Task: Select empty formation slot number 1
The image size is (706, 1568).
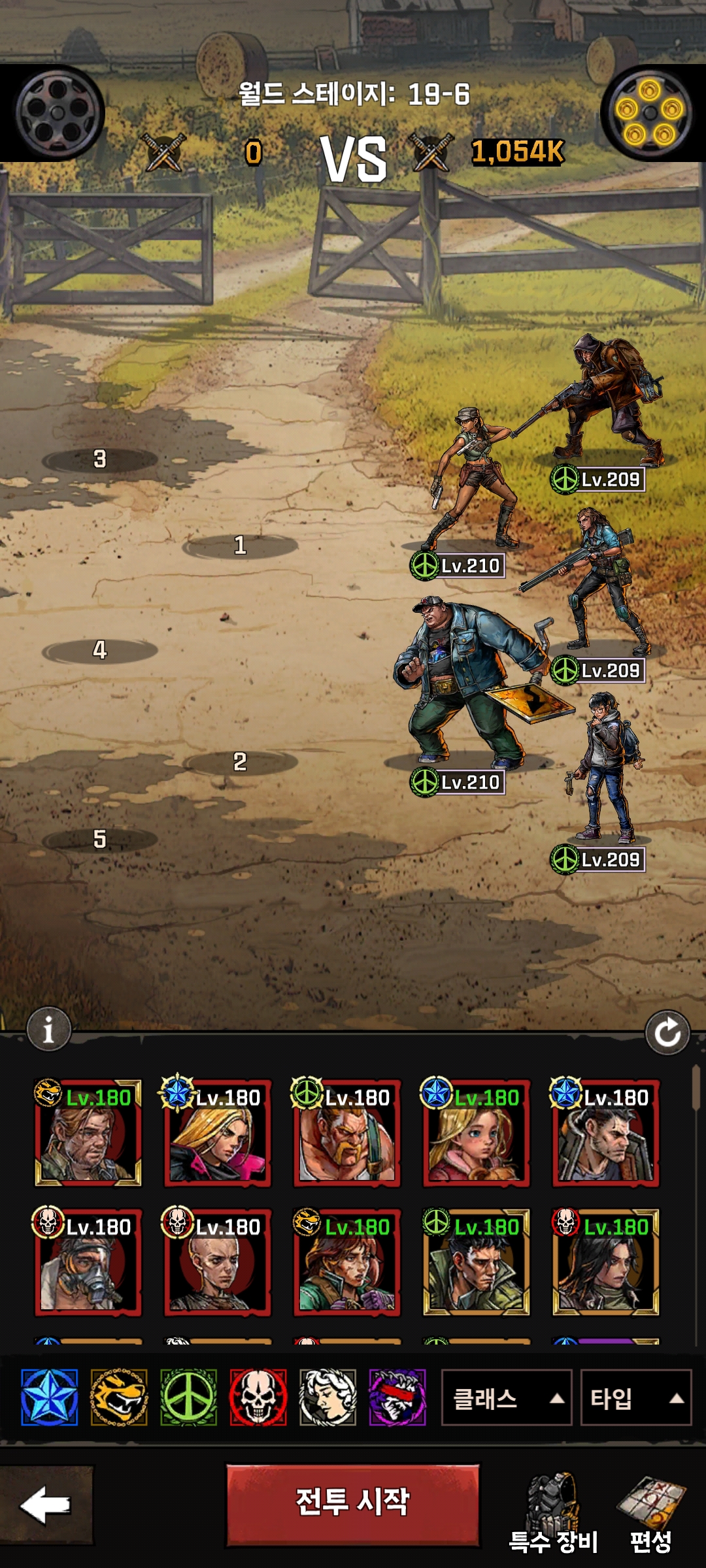Action: tap(240, 546)
